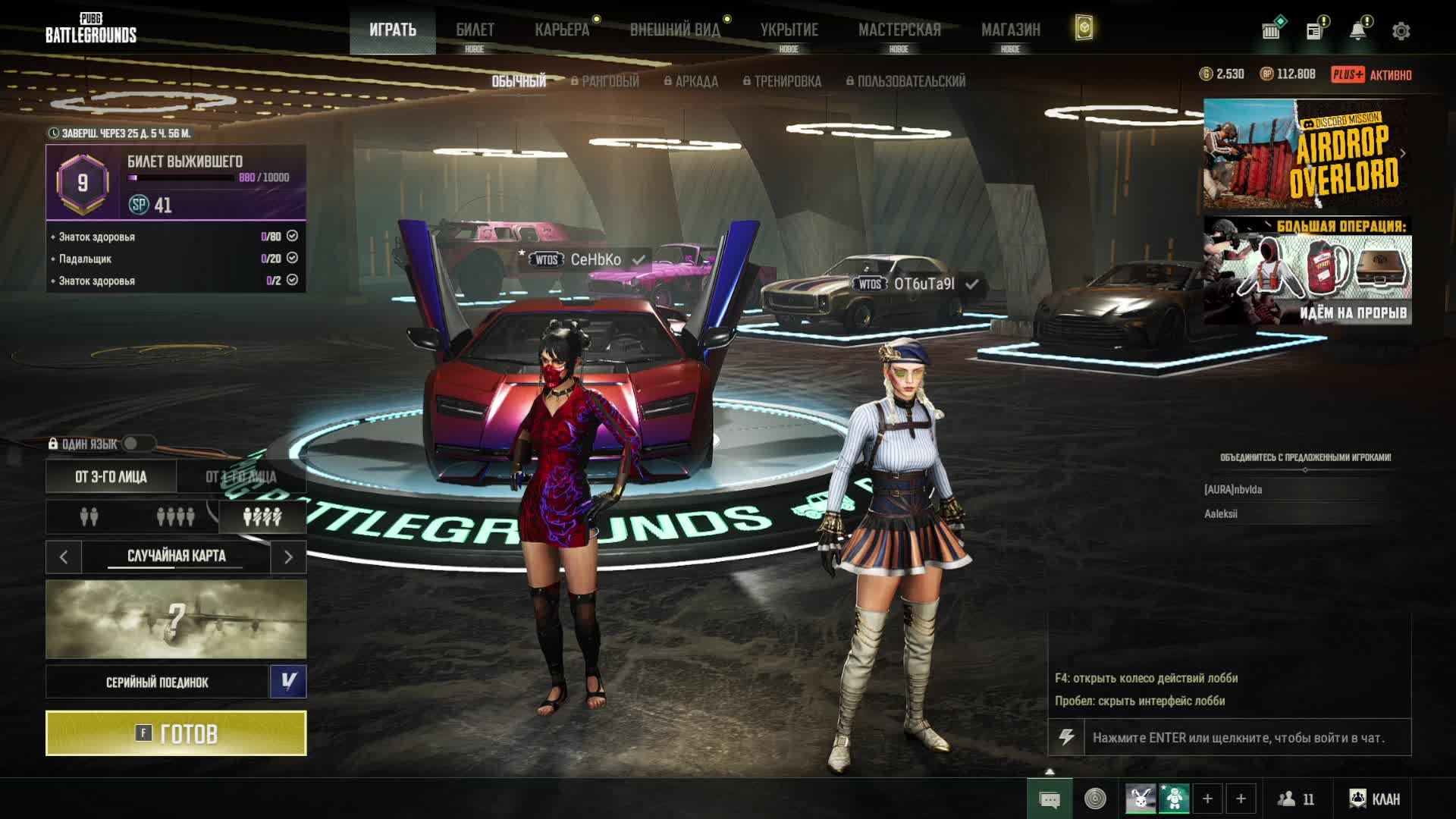Open the МАСТЕРСКАЯ workshop tab
This screenshot has width=1456, height=819.
tap(899, 30)
